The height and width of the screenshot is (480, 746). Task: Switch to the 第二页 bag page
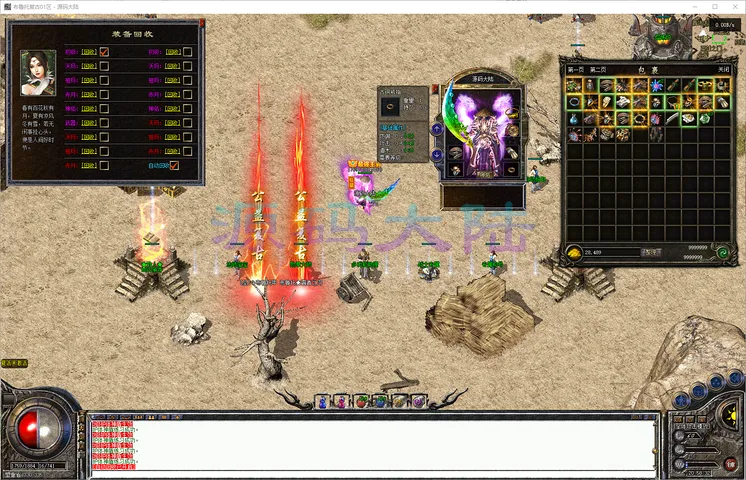click(598, 70)
